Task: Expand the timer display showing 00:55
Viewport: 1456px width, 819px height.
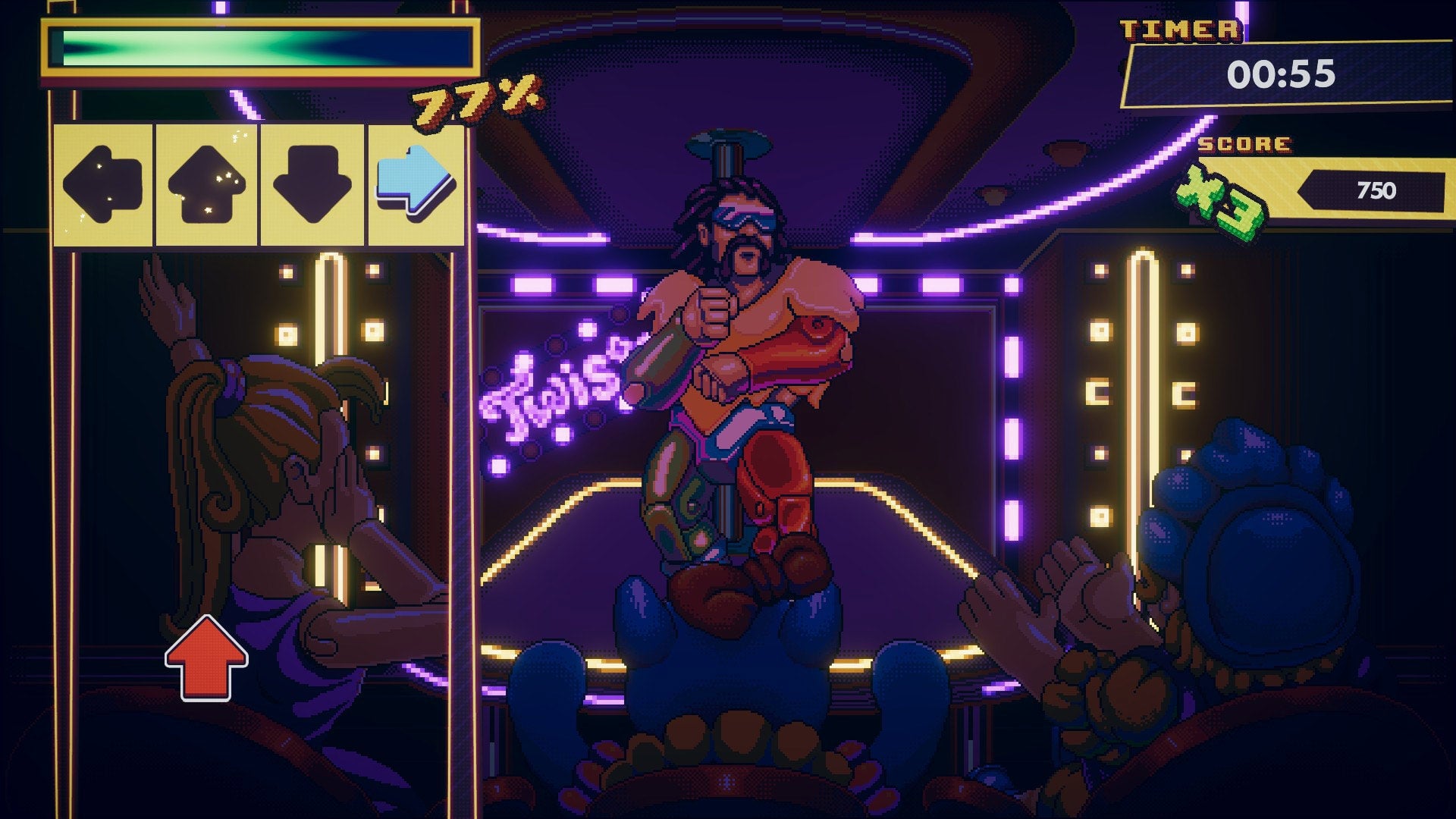Action: (1289, 72)
